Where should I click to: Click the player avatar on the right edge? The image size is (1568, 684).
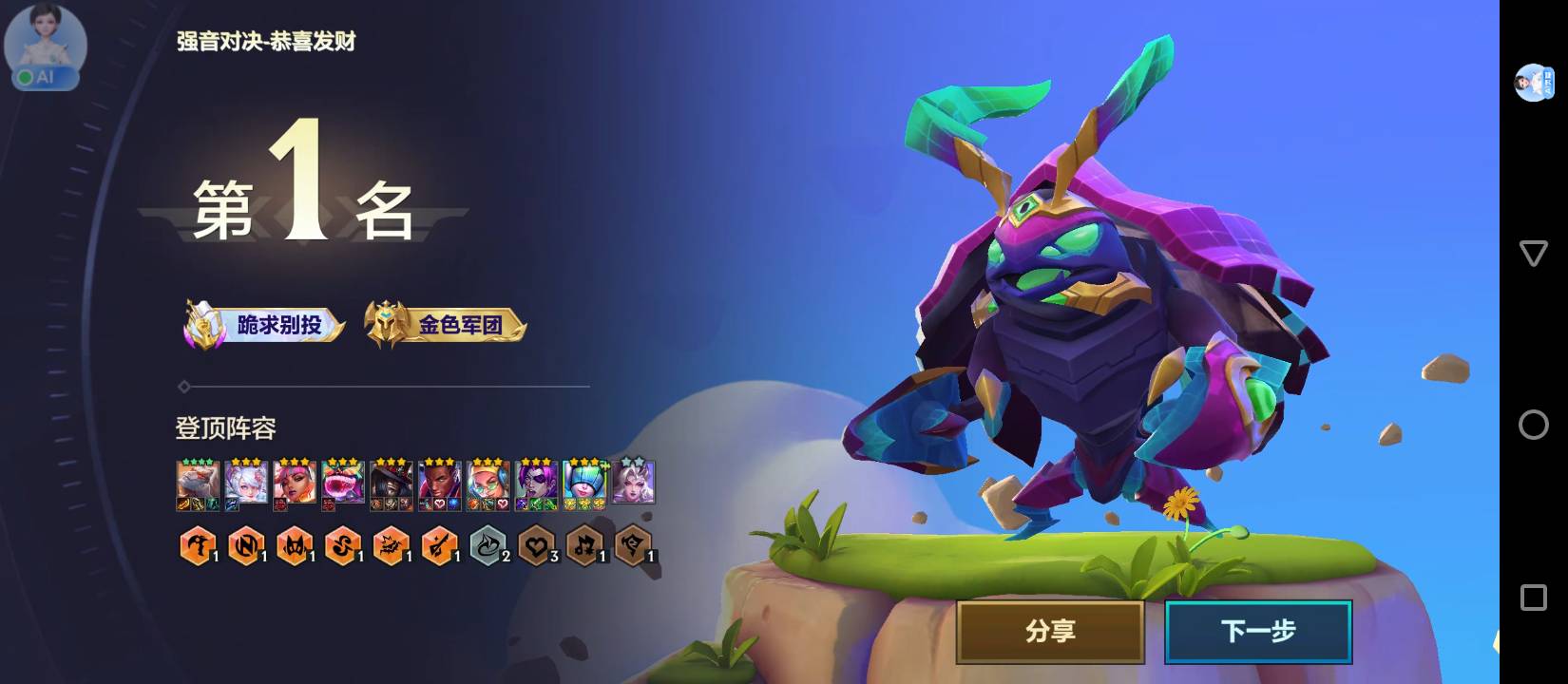pyautogui.click(x=1532, y=81)
